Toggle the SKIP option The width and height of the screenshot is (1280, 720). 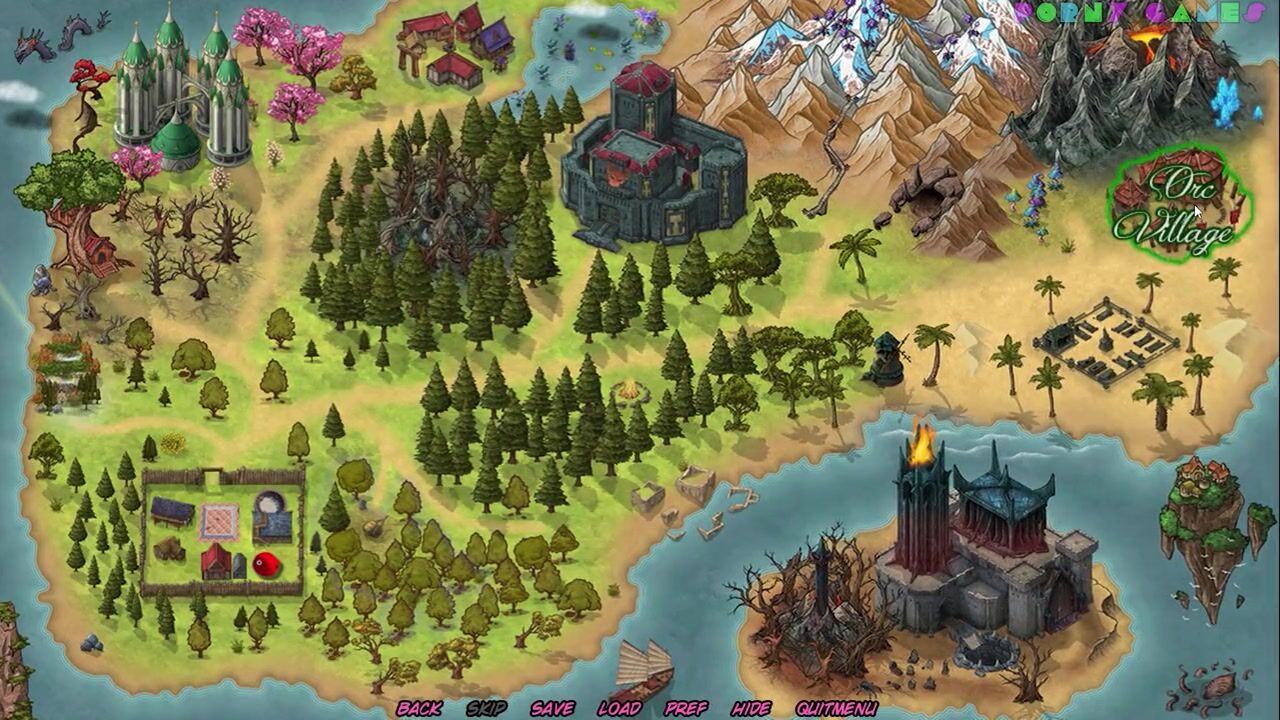point(486,708)
